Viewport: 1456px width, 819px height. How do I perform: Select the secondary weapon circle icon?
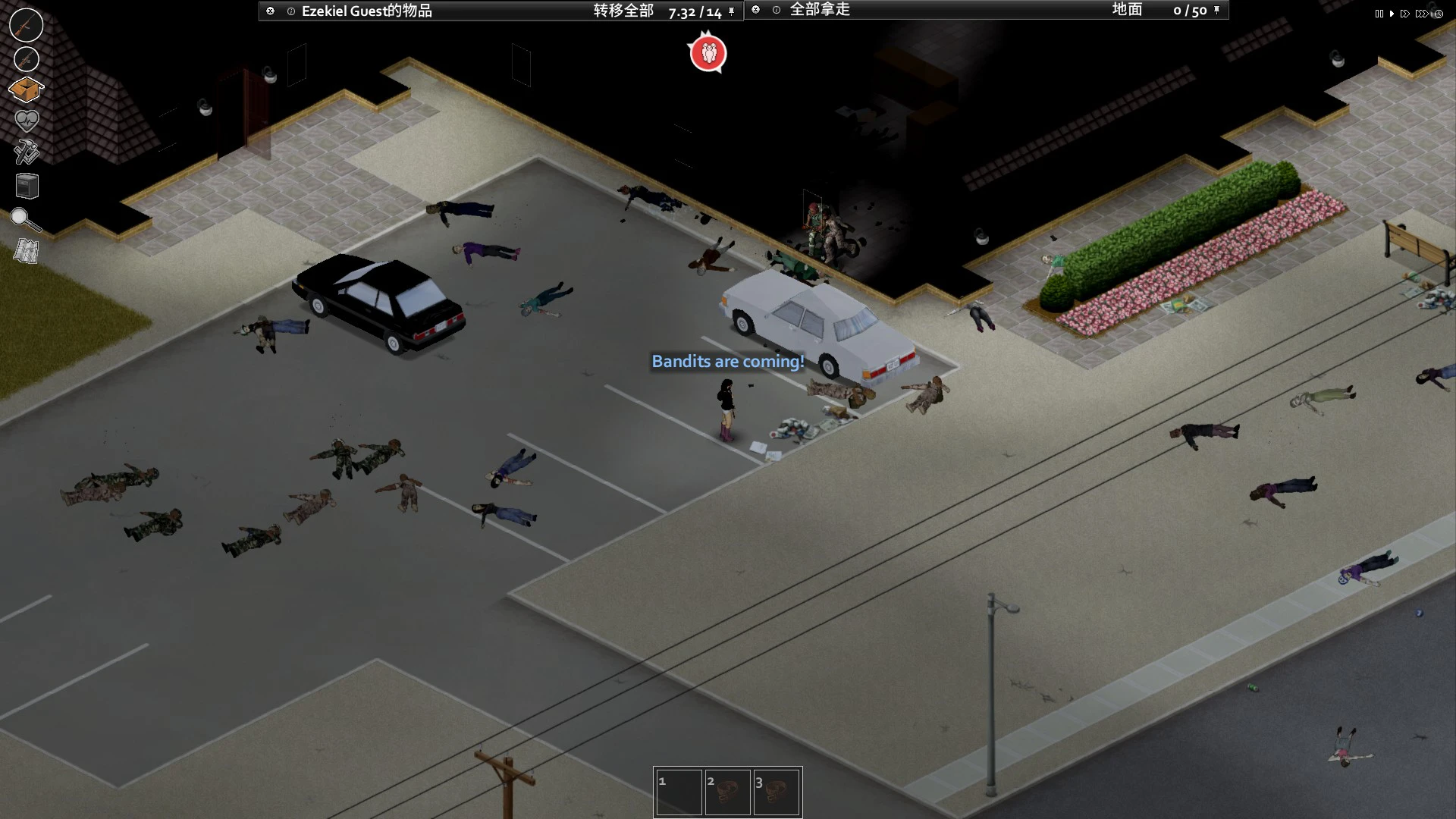coord(27,59)
